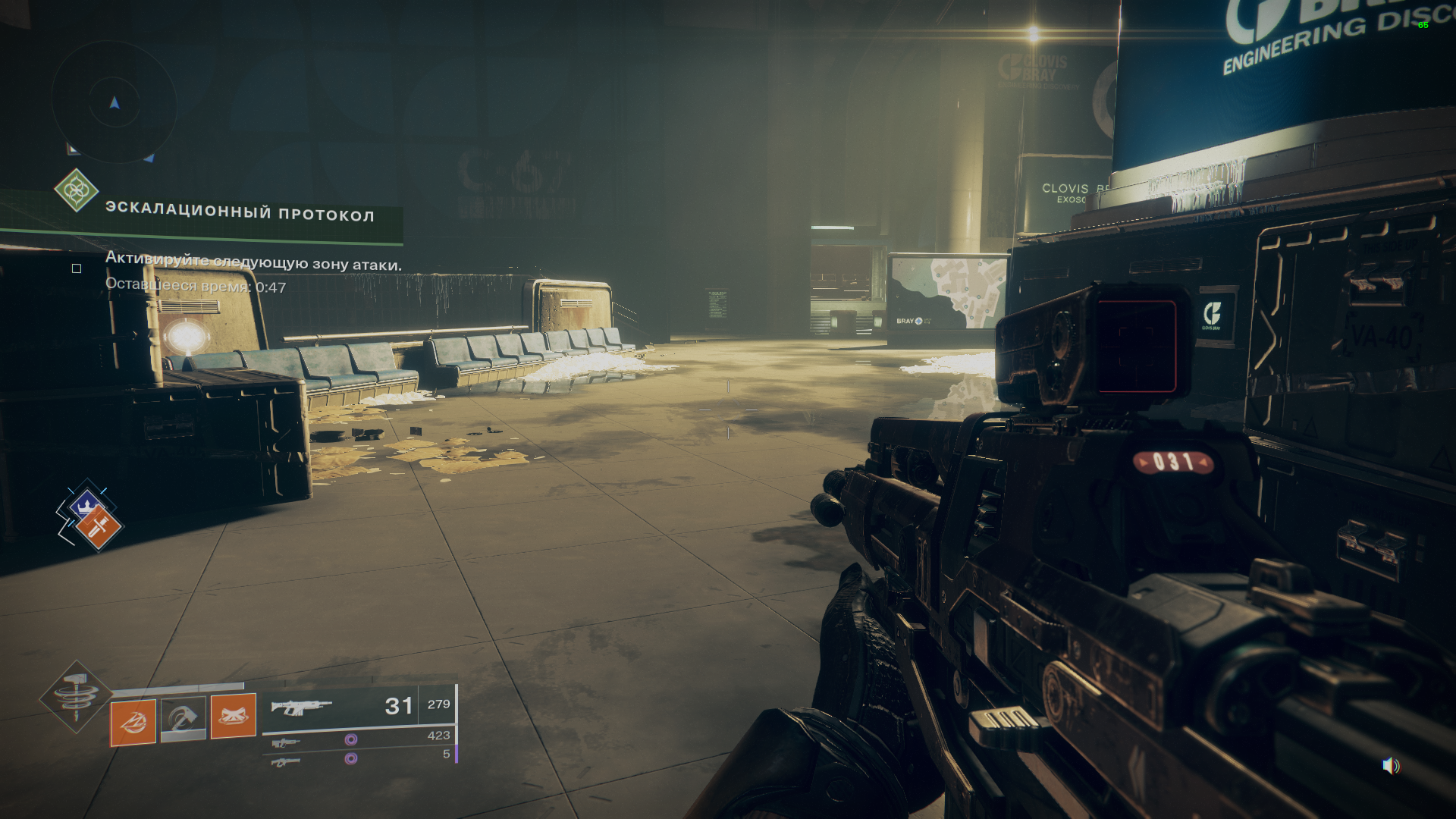Click the blue crown buff icon

pyautogui.click(x=86, y=504)
